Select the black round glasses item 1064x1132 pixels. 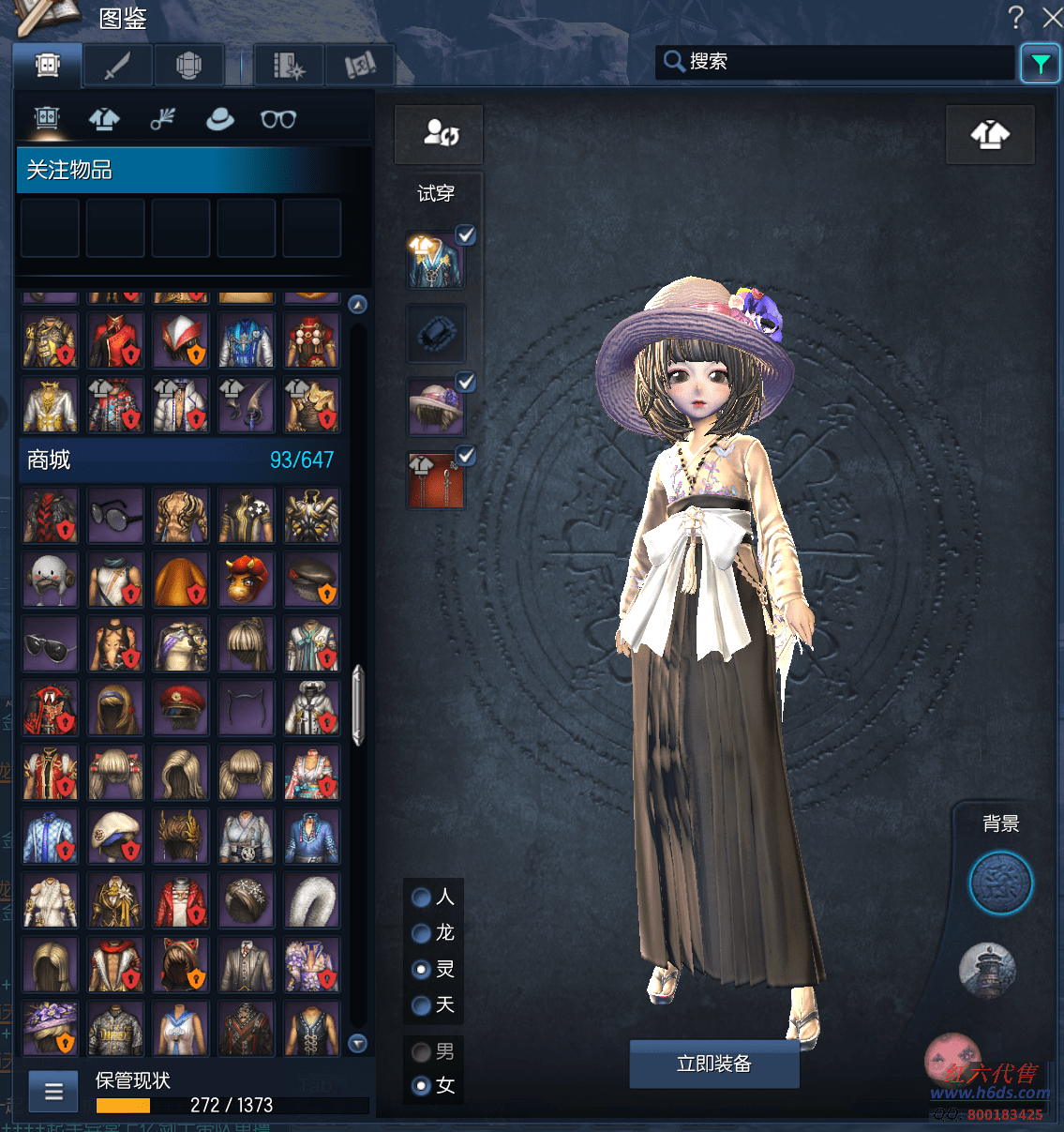115,515
